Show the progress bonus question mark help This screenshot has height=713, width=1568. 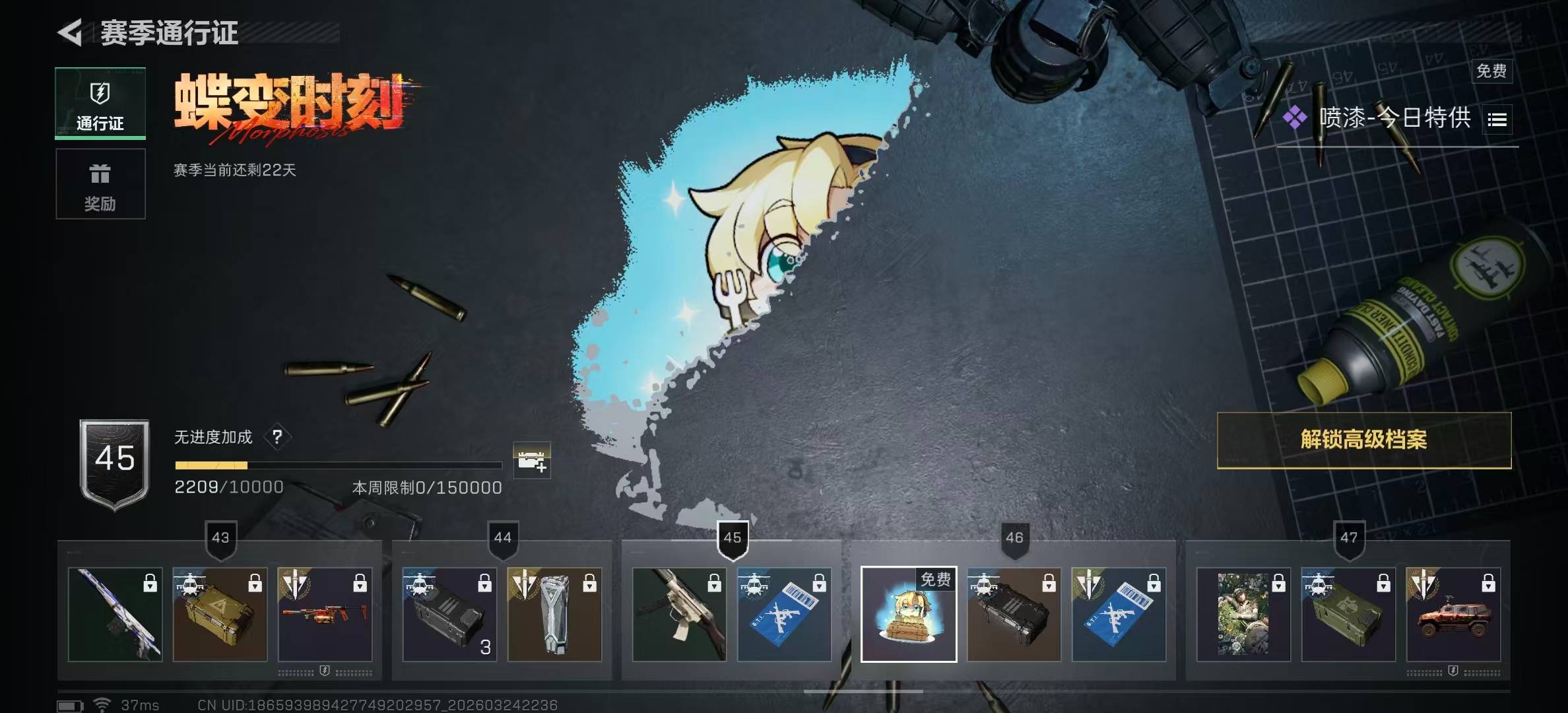click(277, 436)
